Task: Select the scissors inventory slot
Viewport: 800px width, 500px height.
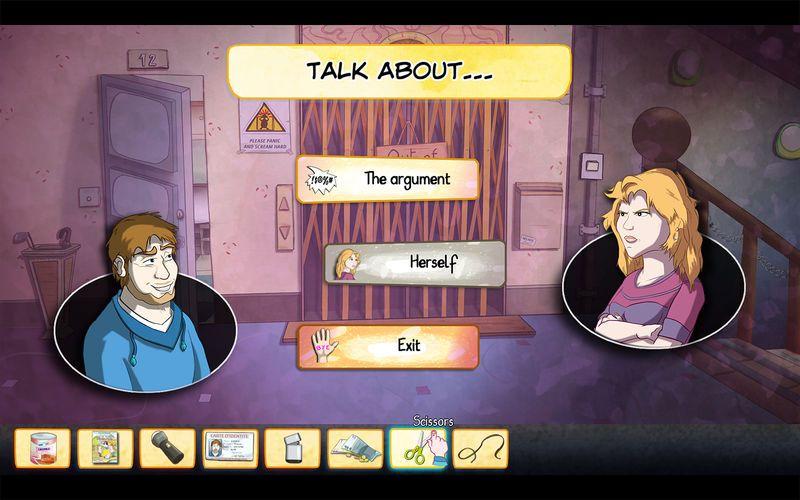Action: coord(417,448)
